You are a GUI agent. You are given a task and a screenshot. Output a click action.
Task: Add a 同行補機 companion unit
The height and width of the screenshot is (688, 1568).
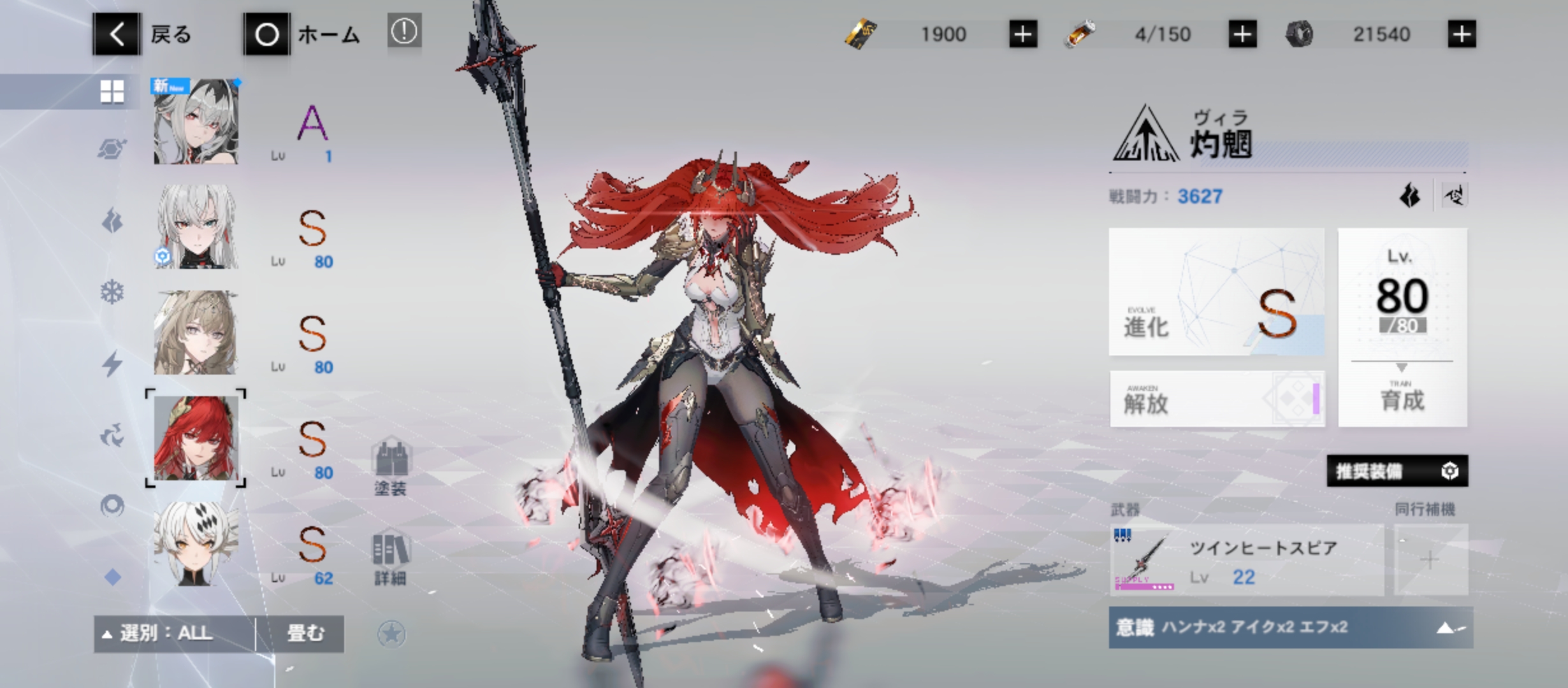point(1430,561)
